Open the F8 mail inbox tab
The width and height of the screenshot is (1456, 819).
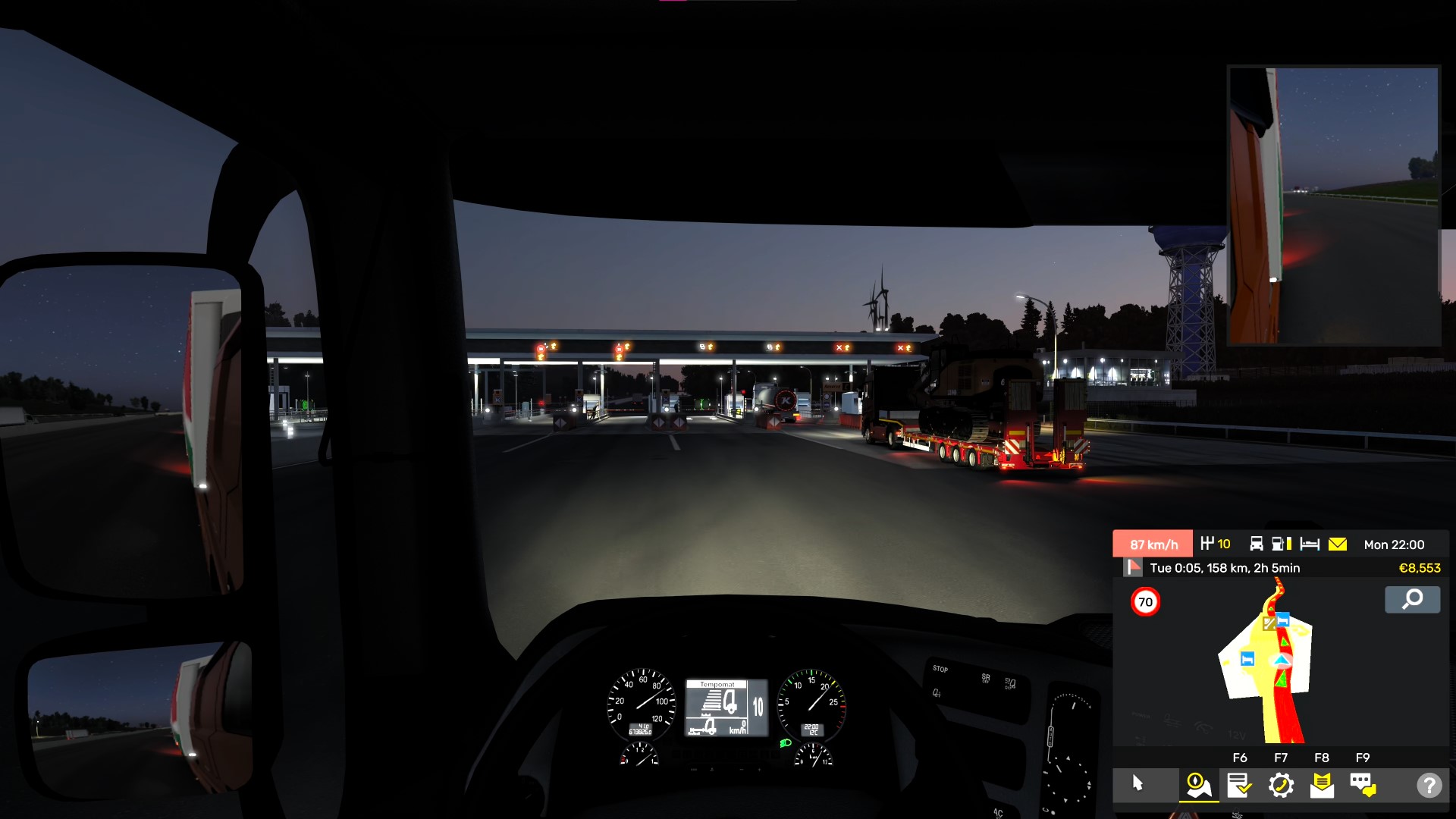(1322, 785)
